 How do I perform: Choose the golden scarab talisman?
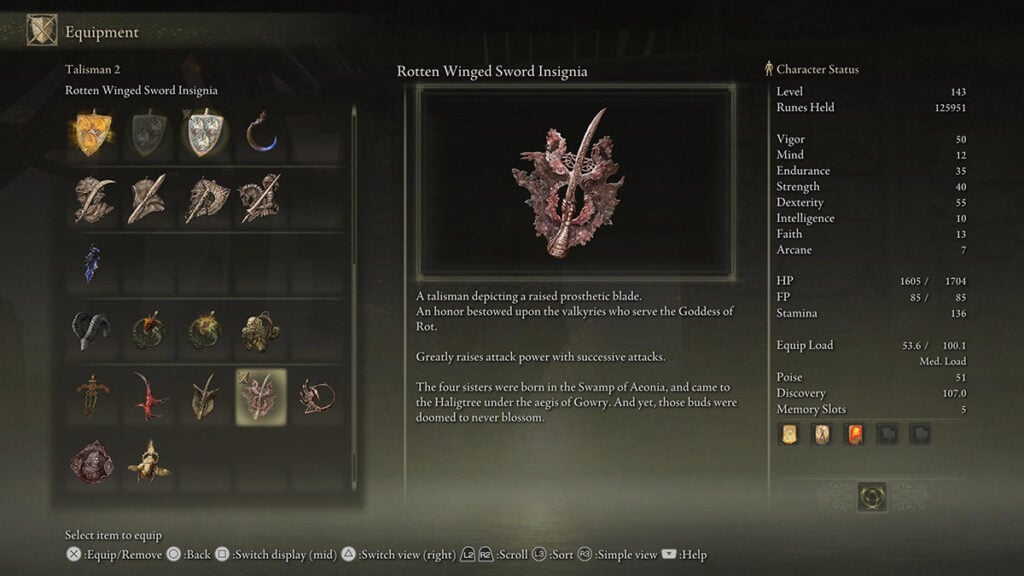coord(148,461)
